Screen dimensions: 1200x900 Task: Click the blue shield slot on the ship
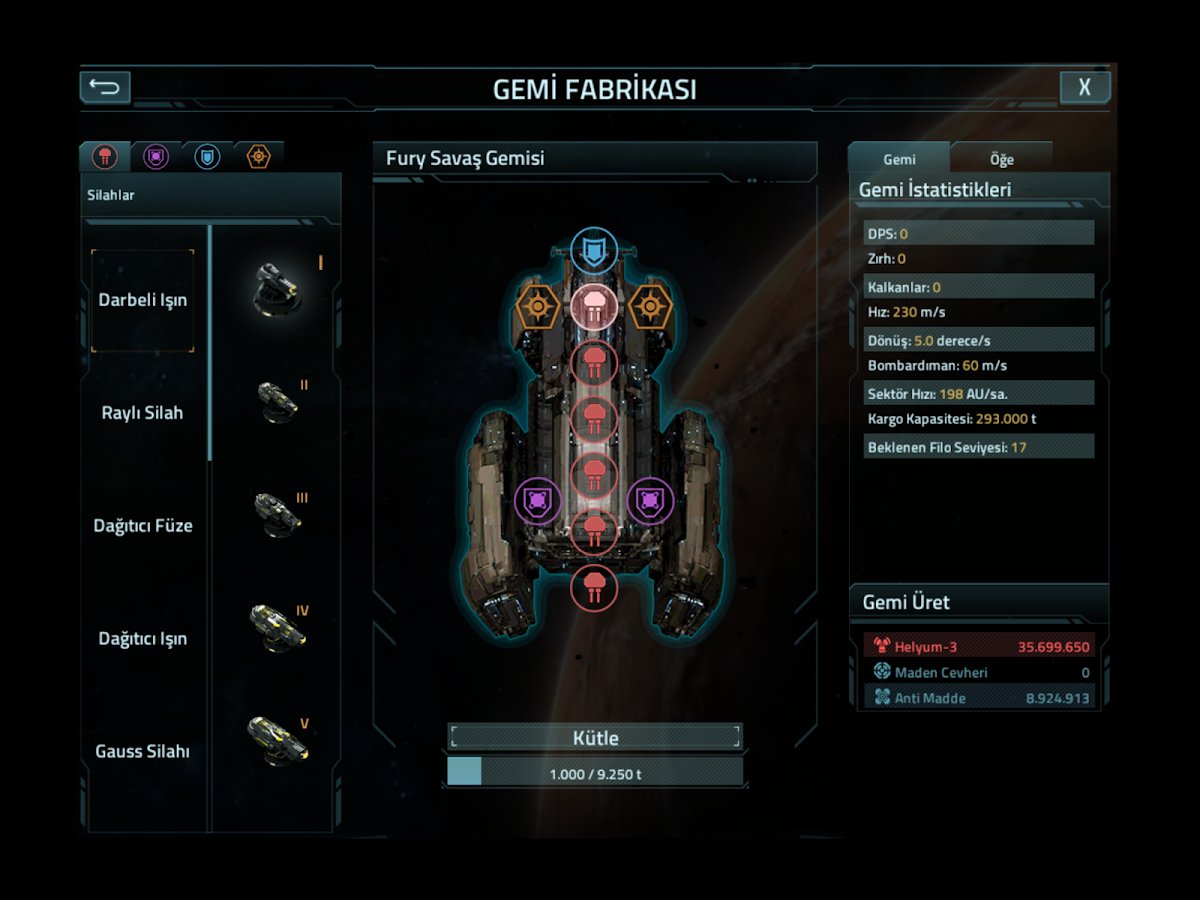594,250
